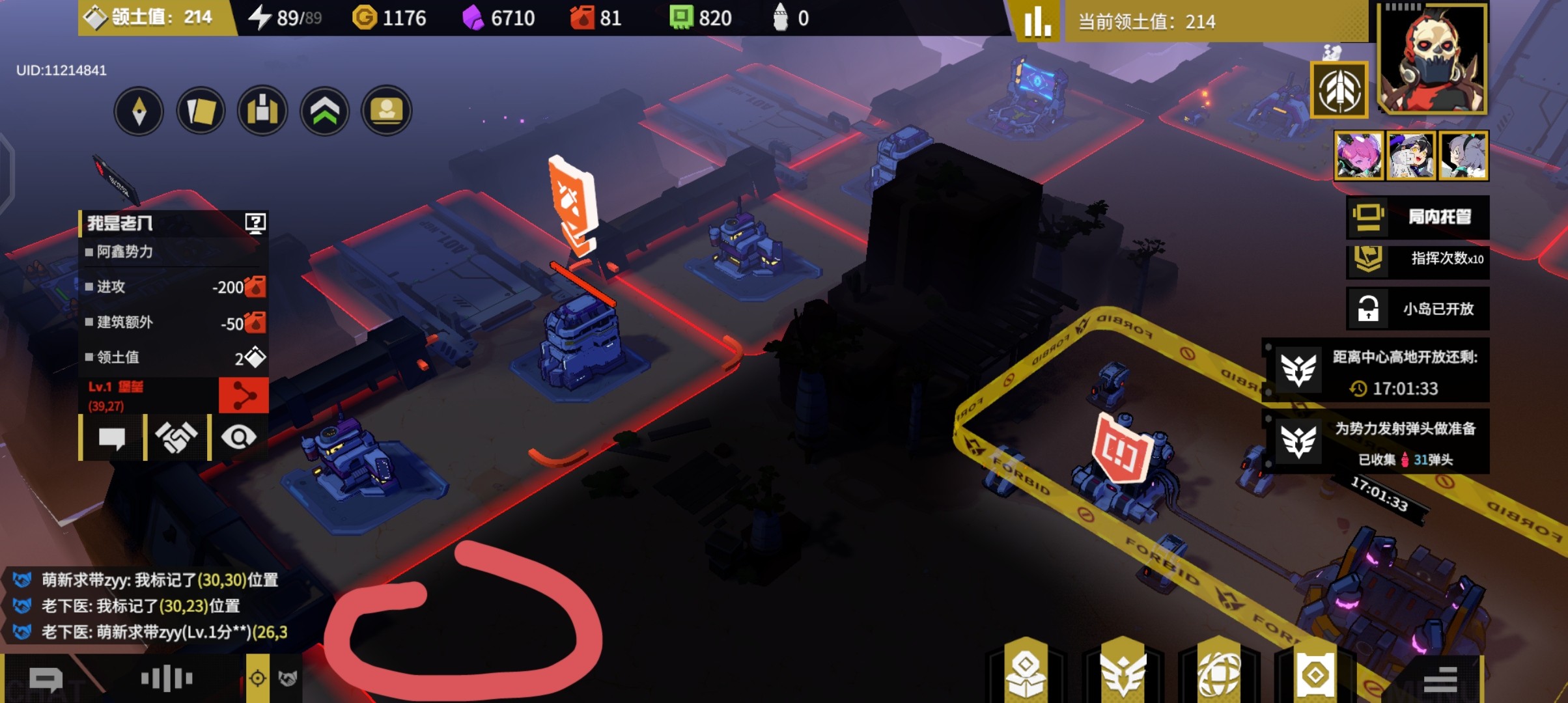
Task: Open the globe world map button
Action: tap(1219, 674)
